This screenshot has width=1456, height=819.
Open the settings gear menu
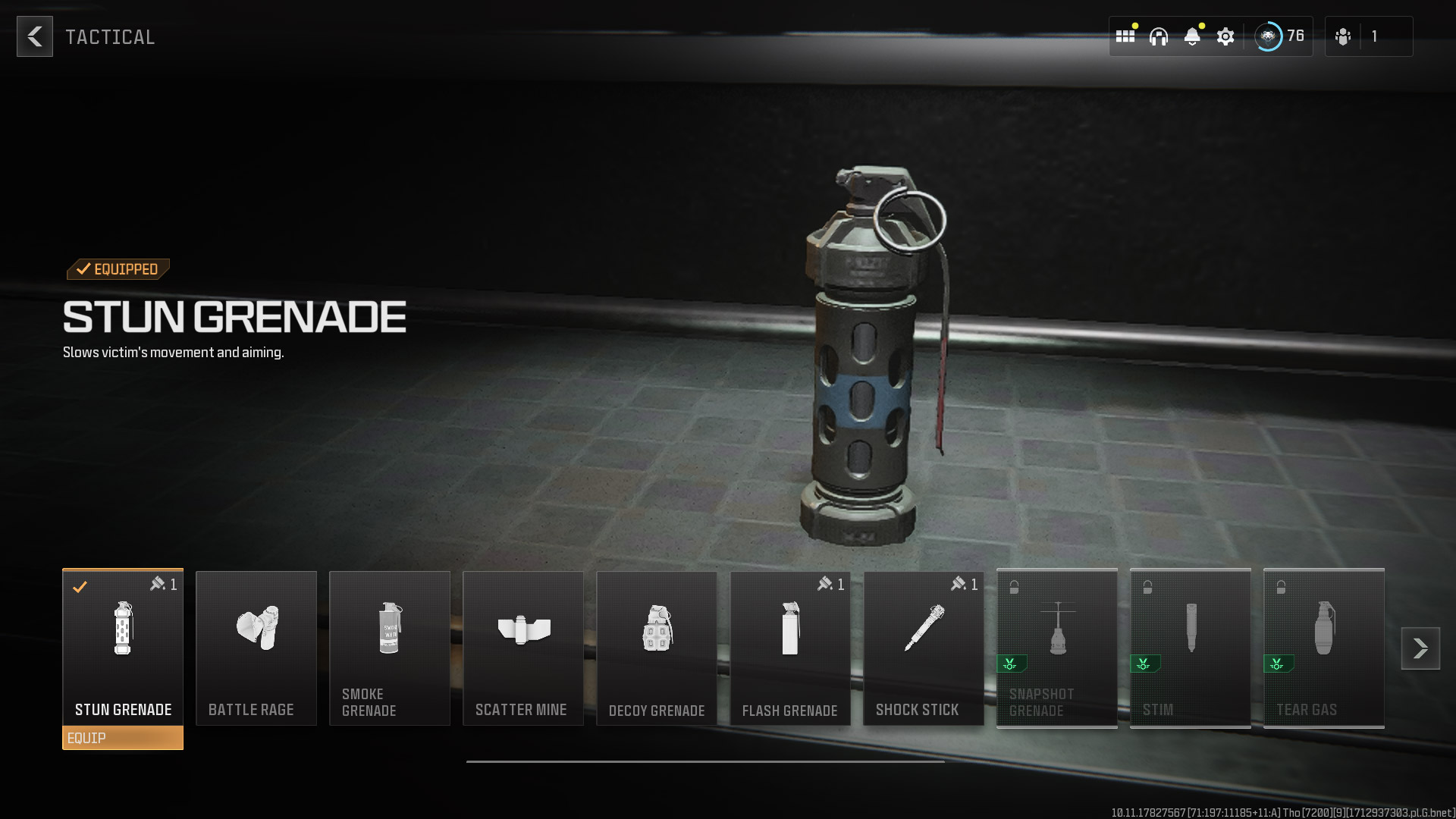1225,36
